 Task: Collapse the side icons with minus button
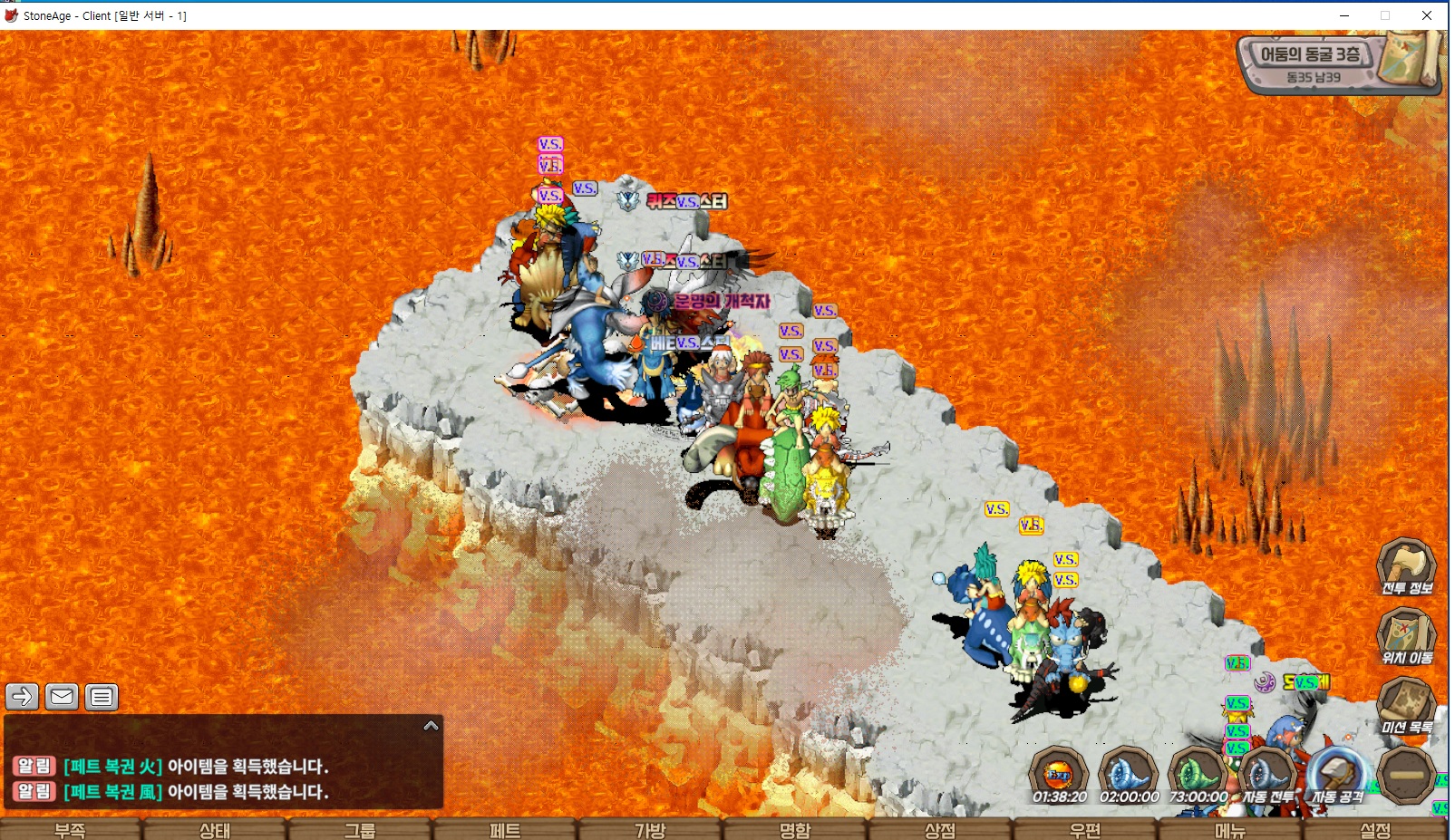click(1406, 775)
